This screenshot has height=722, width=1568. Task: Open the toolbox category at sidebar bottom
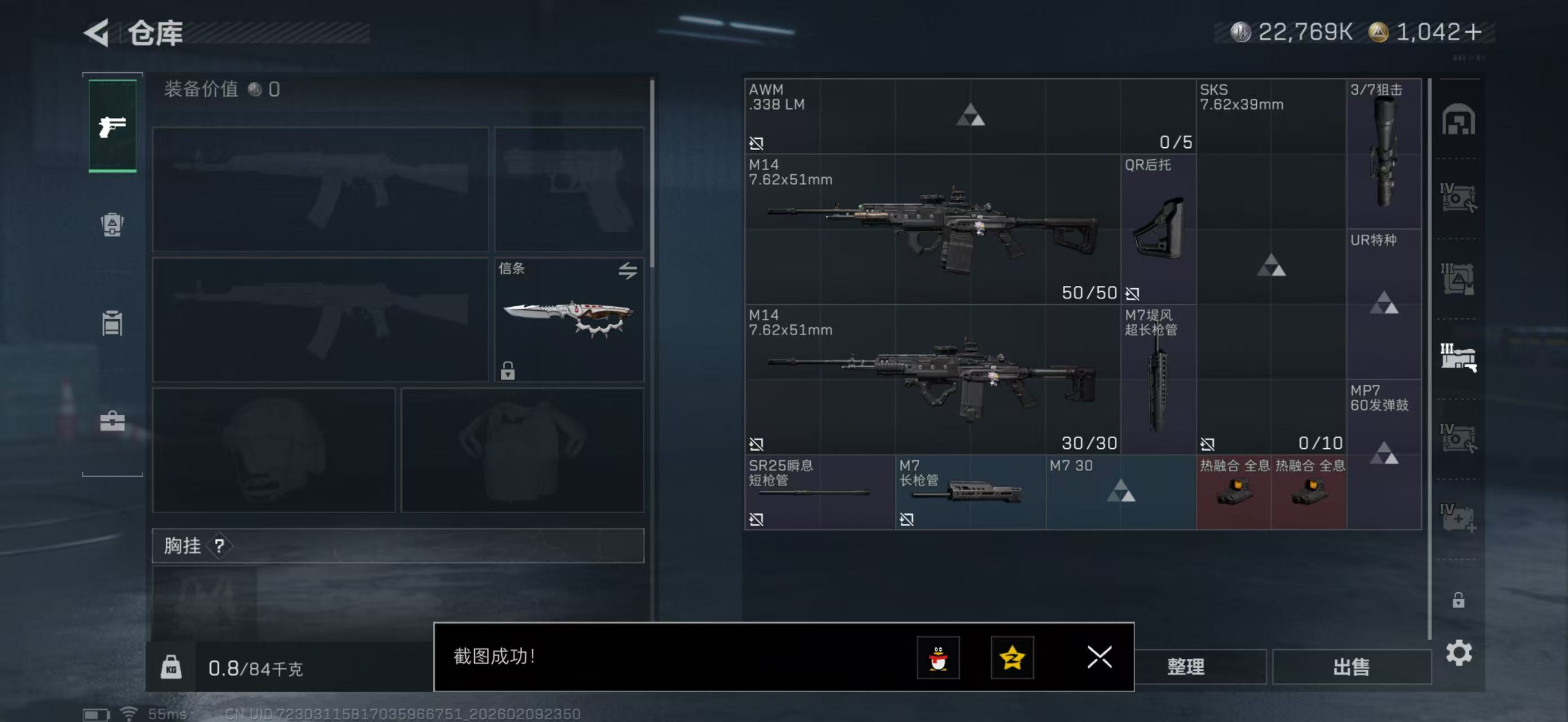112,421
